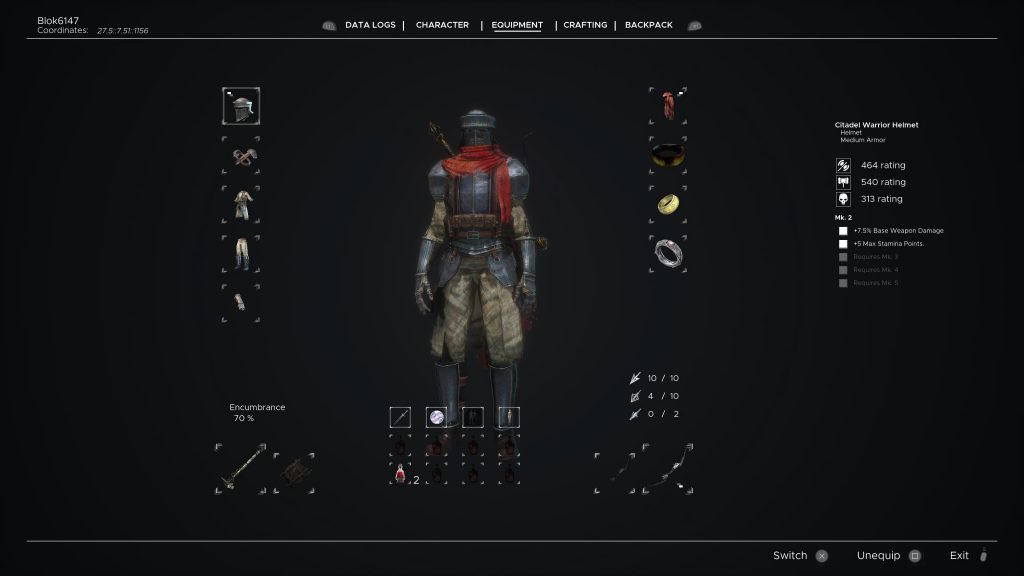This screenshot has height=576, width=1024.
Task: Select the red potion quick slot
Action: [400, 473]
